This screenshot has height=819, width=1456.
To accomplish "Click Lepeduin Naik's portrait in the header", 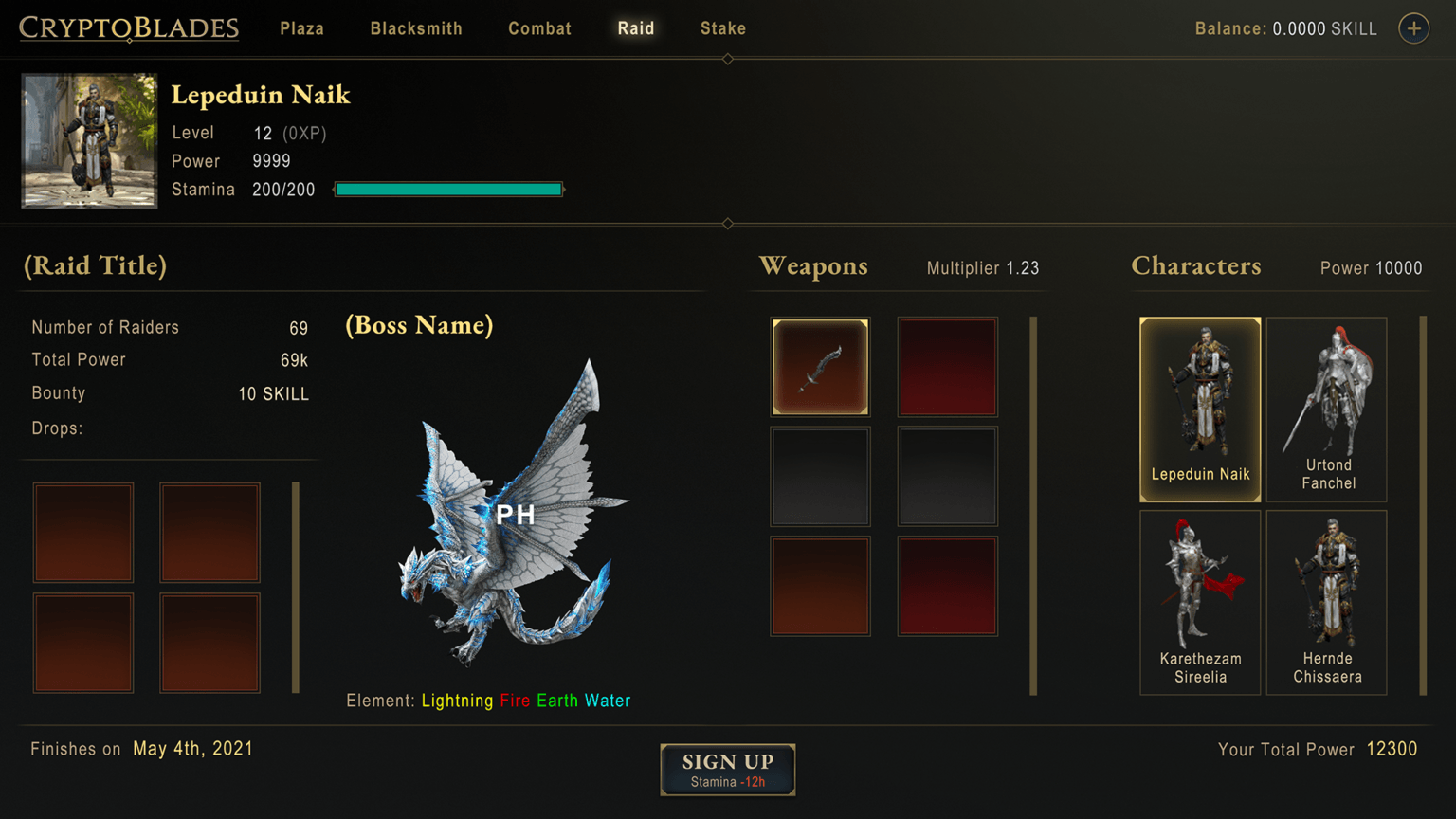I will (x=89, y=140).
